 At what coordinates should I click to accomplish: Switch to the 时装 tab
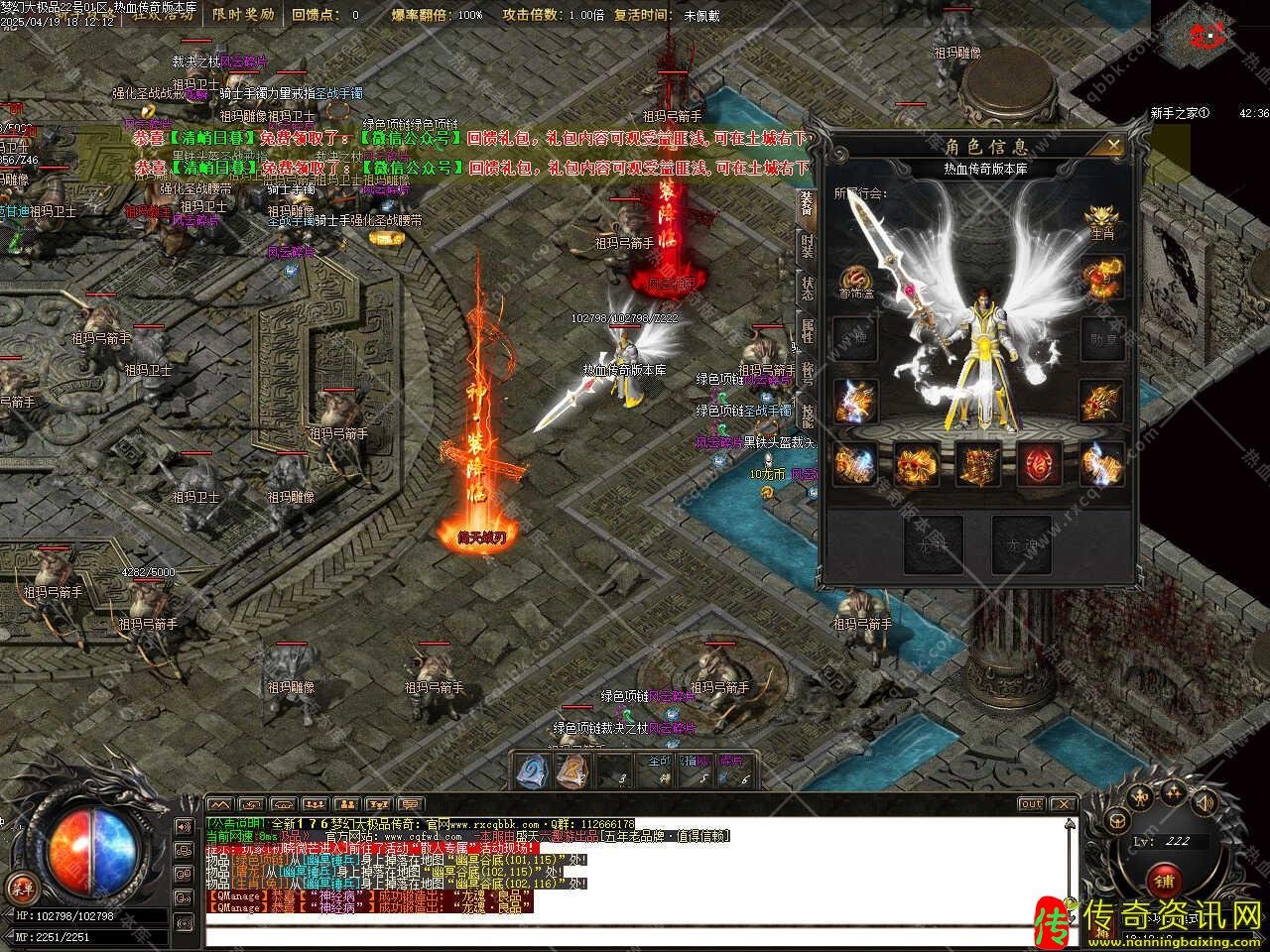coord(807,247)
